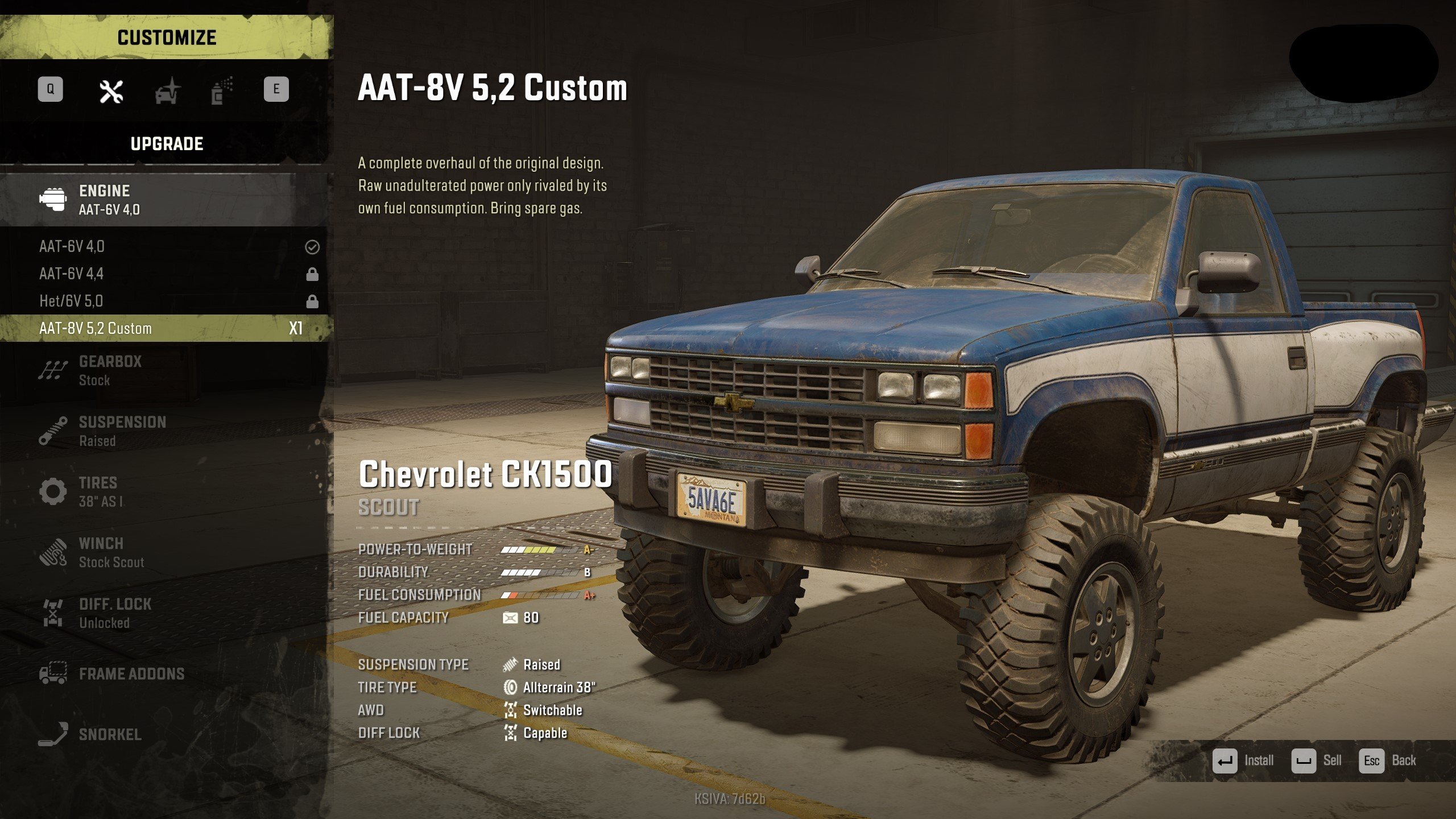This screenshot has height=819, width=1456.
Task: Select the AAT-6V 4,0 engine
Action: pos(165,247)
